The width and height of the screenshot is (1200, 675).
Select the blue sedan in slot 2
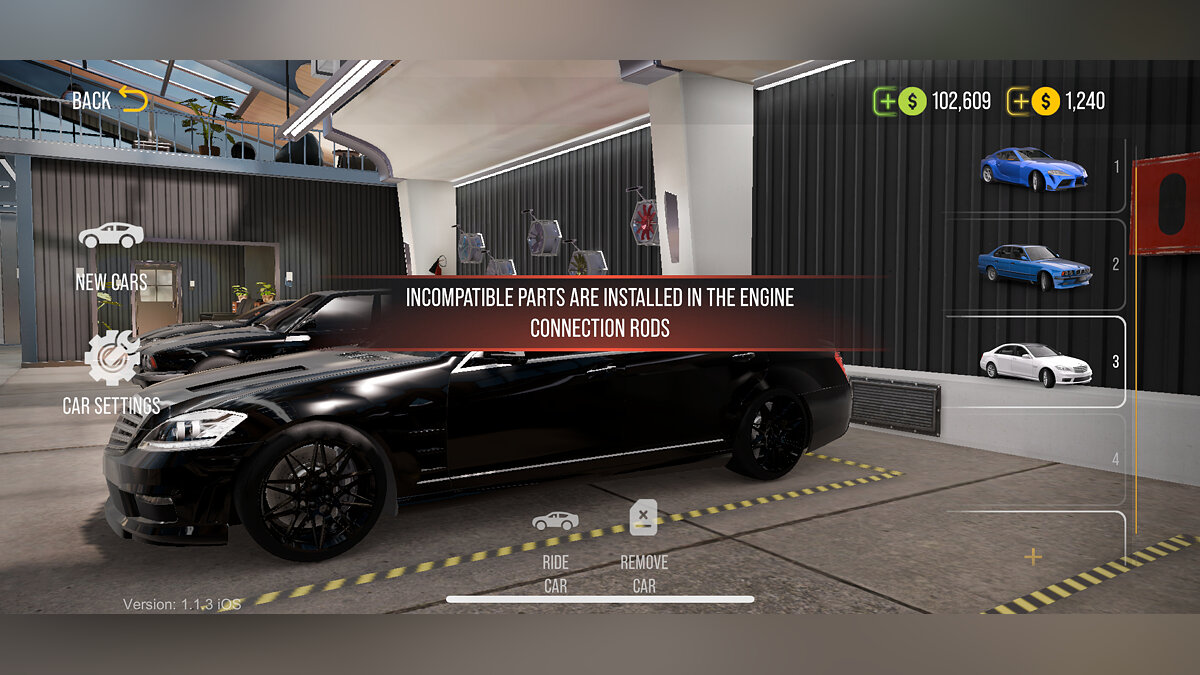point(1033,265)
